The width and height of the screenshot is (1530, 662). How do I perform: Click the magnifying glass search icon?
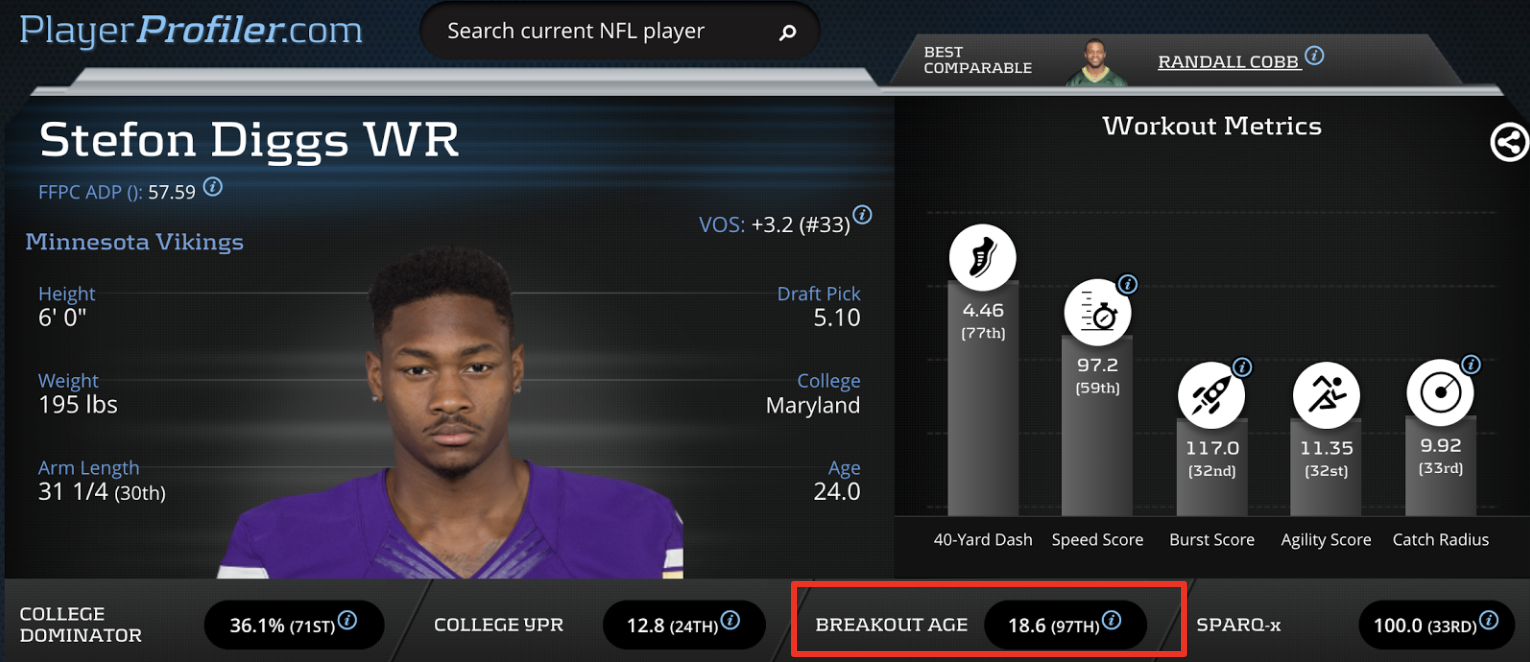tap(787, 33)
